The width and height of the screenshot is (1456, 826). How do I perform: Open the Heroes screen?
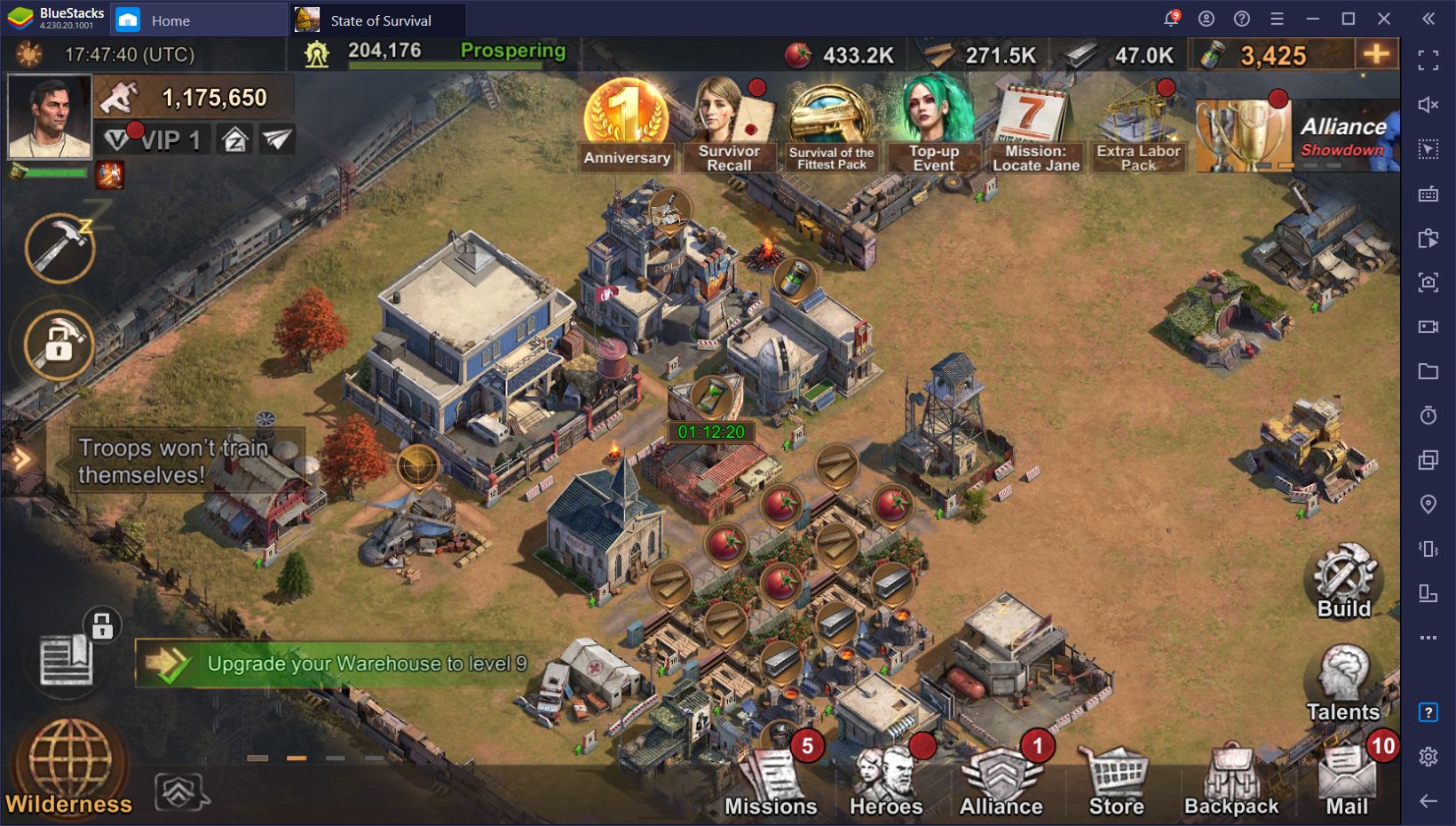coord(886,782)
